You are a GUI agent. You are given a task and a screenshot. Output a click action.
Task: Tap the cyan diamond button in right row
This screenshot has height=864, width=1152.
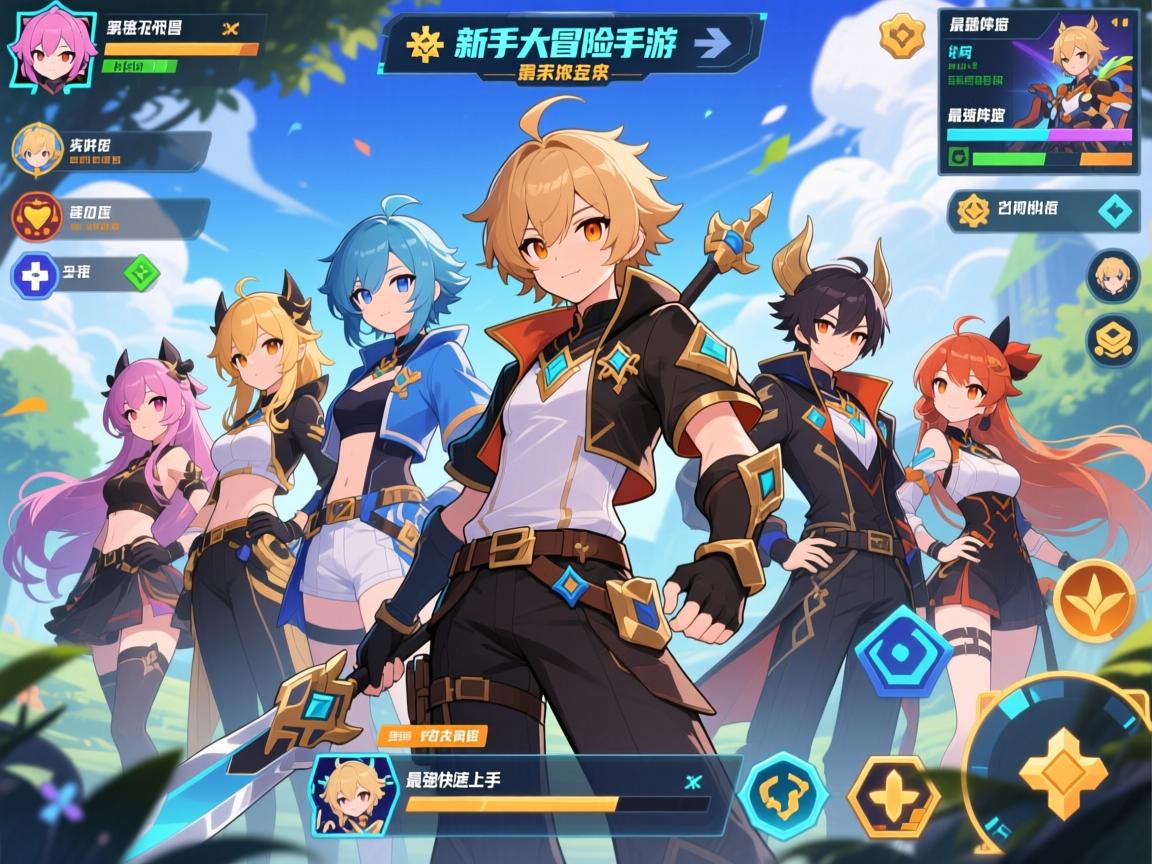[1115, 210]
